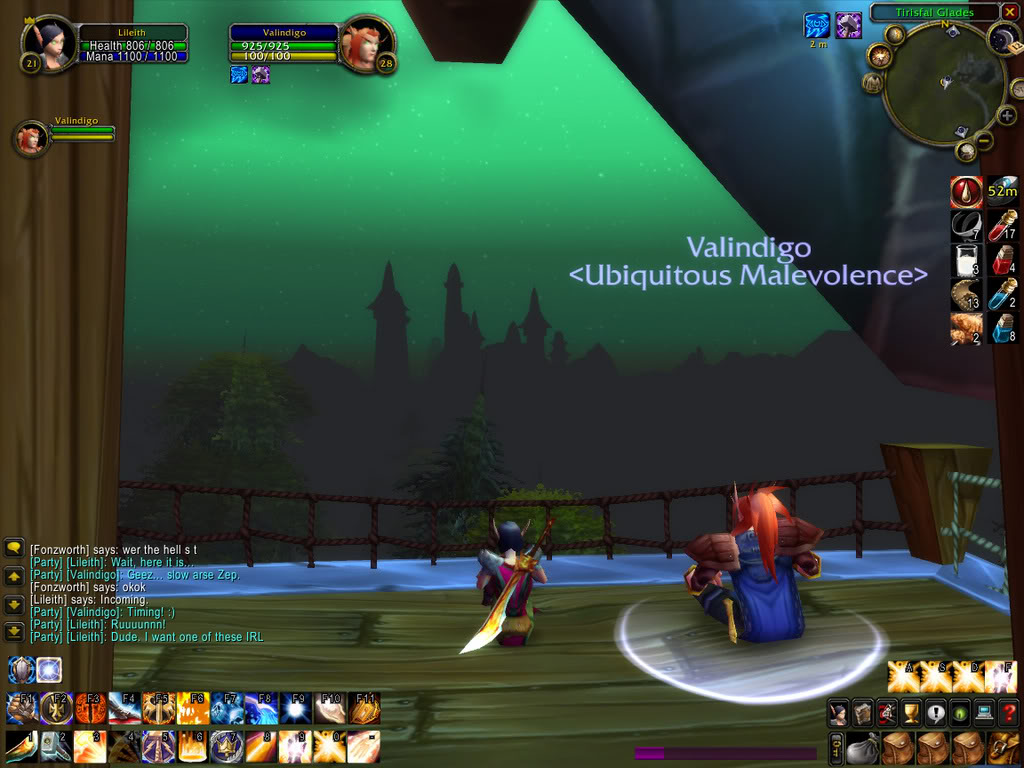Open the gray cloth sack bag
The width and height of the screenshot is (1024, 768).
tap(860, 747)
